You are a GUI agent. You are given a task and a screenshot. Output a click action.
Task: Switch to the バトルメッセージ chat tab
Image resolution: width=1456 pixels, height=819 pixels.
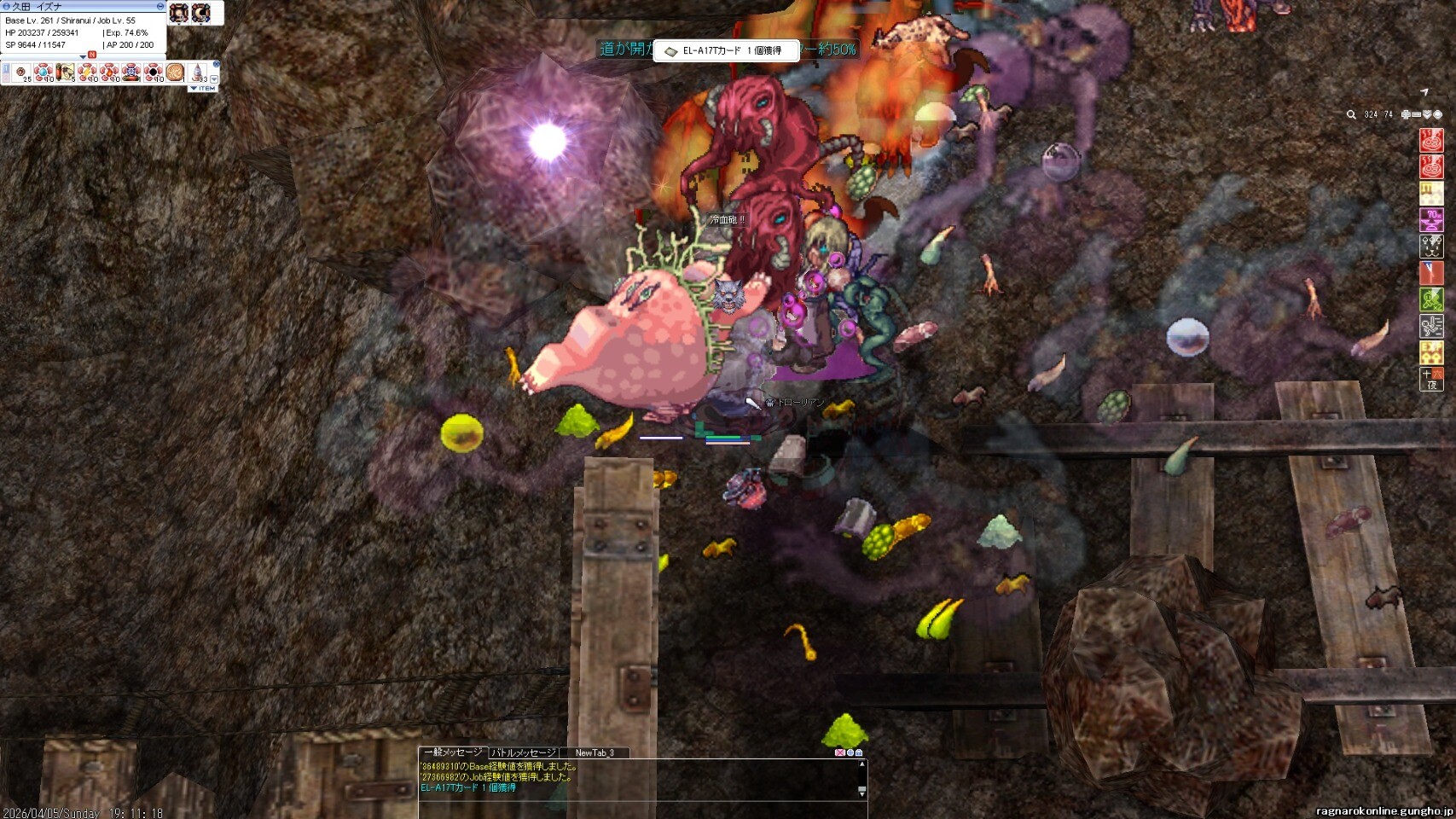(x=523, y=752)
